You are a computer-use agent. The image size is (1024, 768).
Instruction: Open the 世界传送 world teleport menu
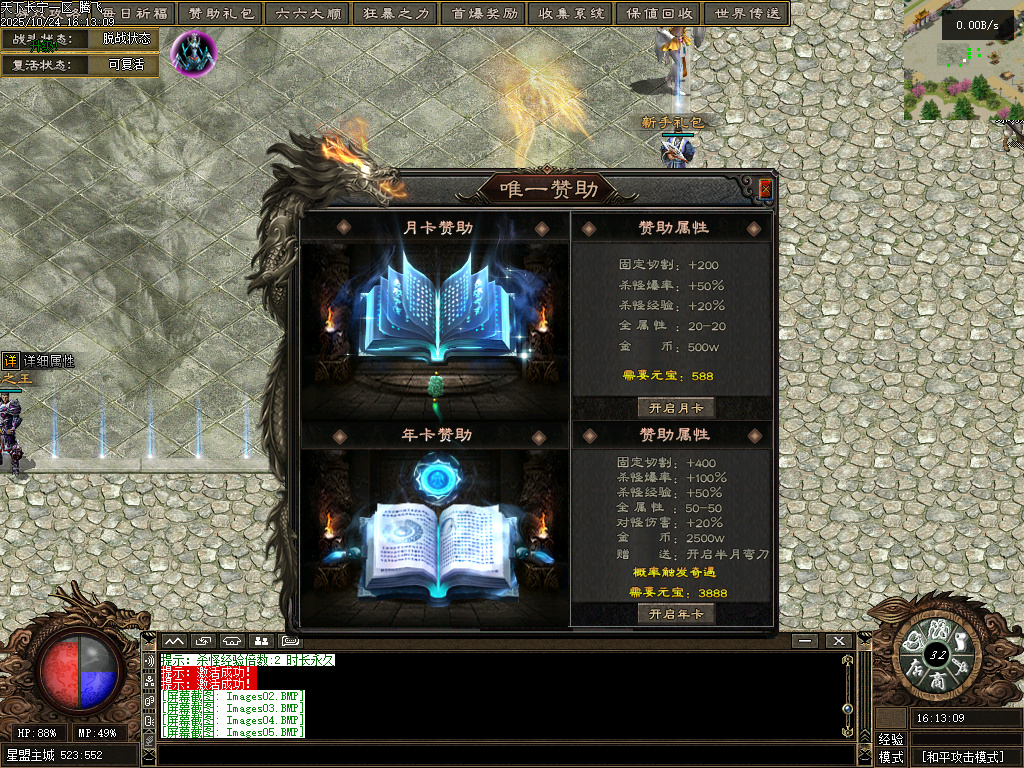(x=746, y=14)
